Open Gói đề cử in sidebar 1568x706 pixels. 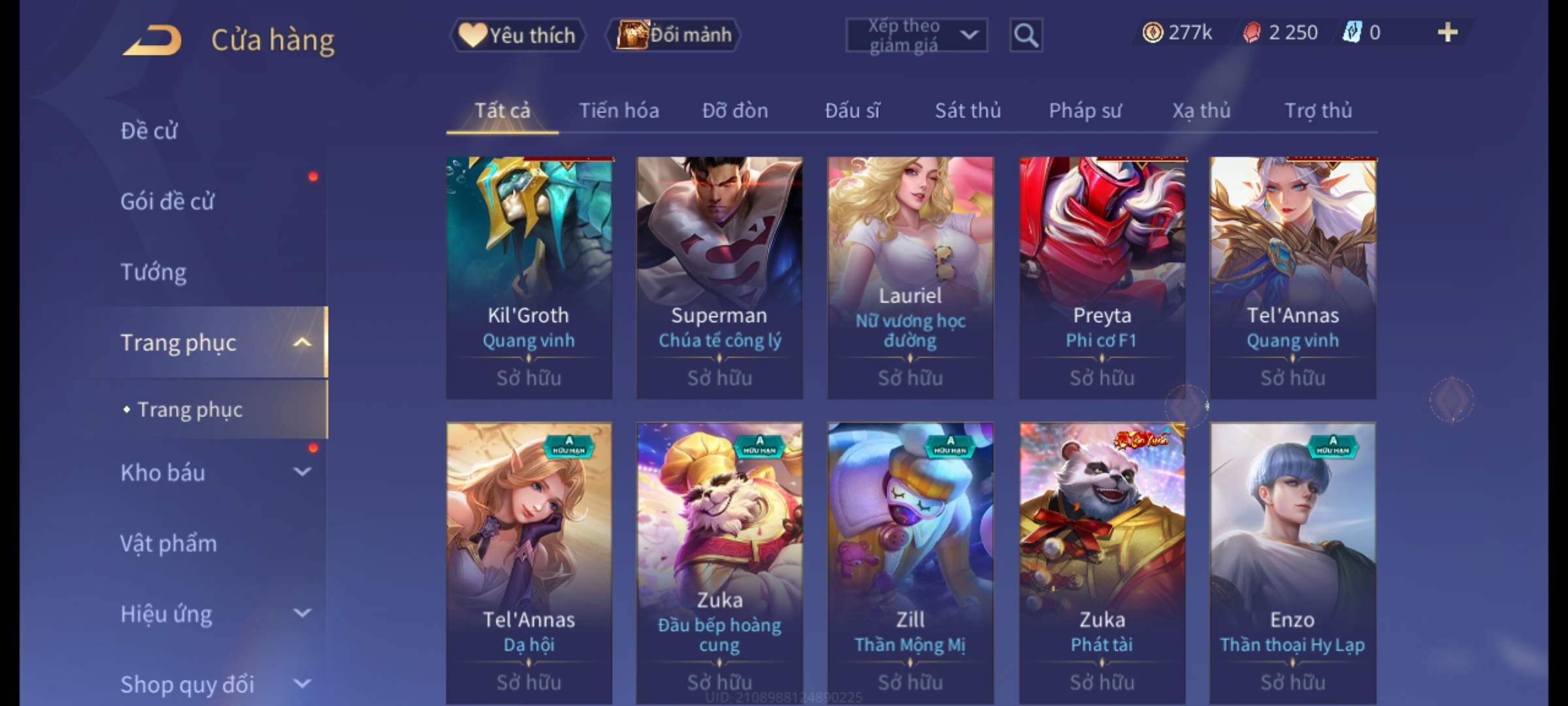pos(167,201)
